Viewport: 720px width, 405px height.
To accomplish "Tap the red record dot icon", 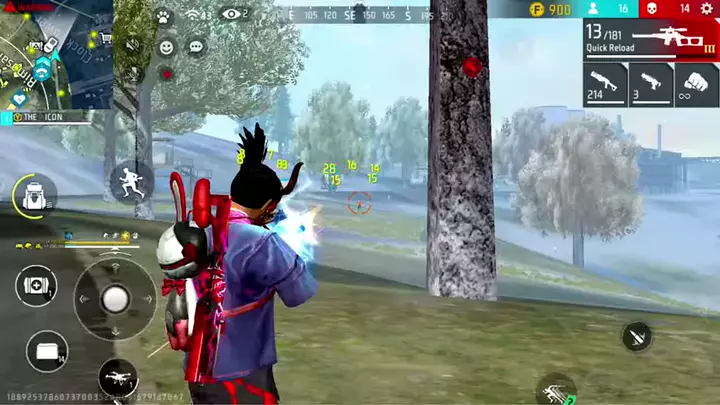I will pyautogui.click(x=166, y=73).
